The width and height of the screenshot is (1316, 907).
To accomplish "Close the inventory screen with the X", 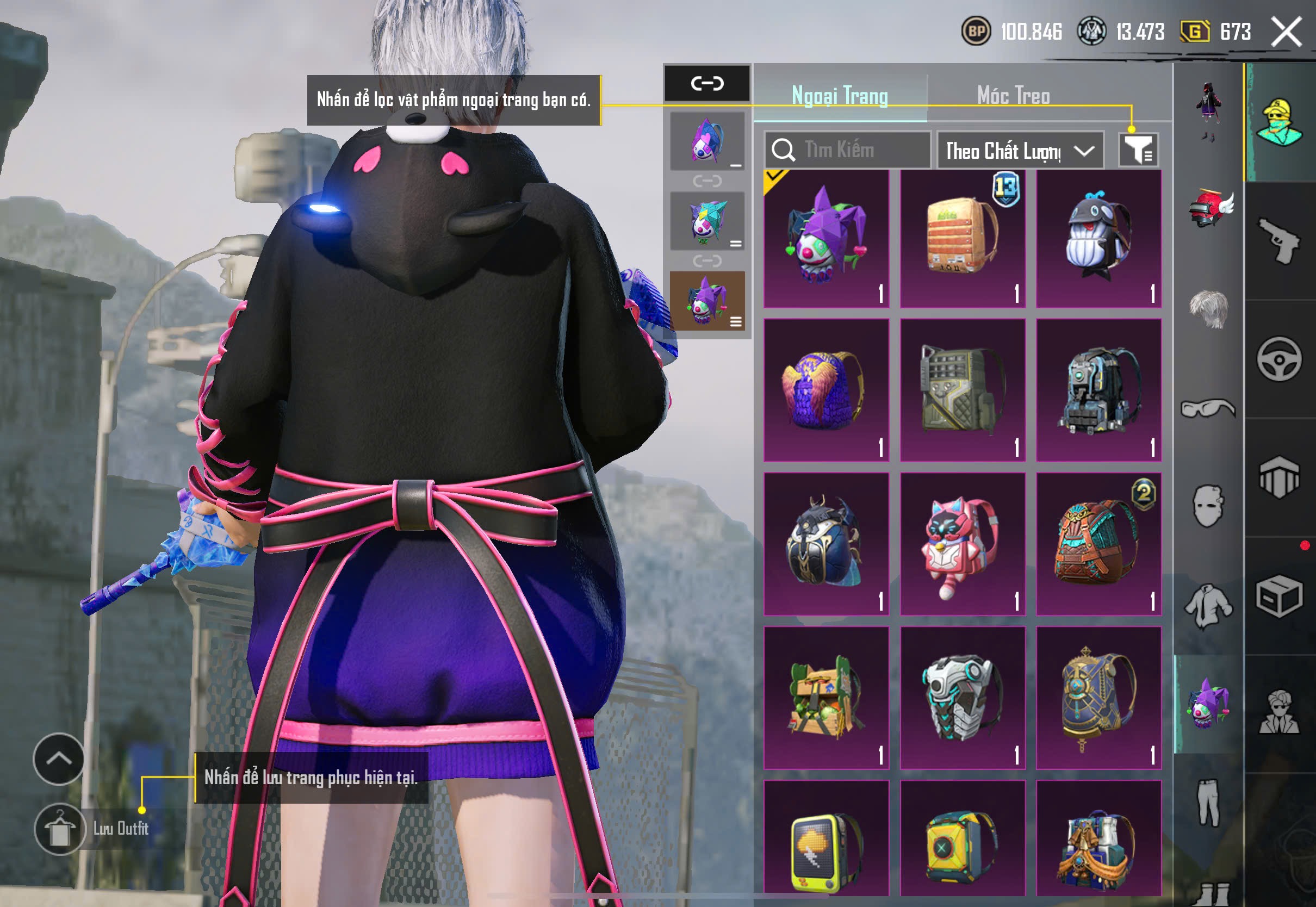I will click(x=1287, y=32).
